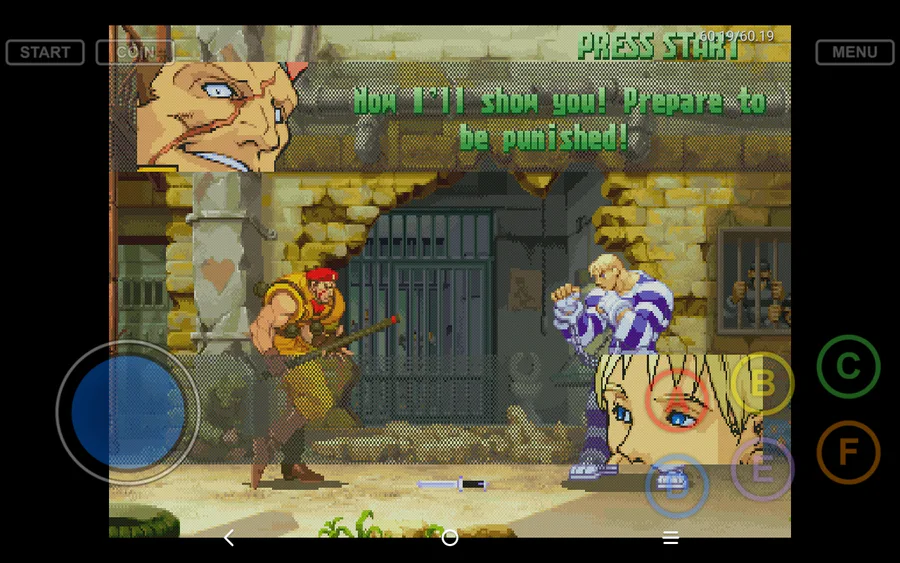Open the emulator MENU
This screenshot has width=900, height=563.
click(854, 52)
